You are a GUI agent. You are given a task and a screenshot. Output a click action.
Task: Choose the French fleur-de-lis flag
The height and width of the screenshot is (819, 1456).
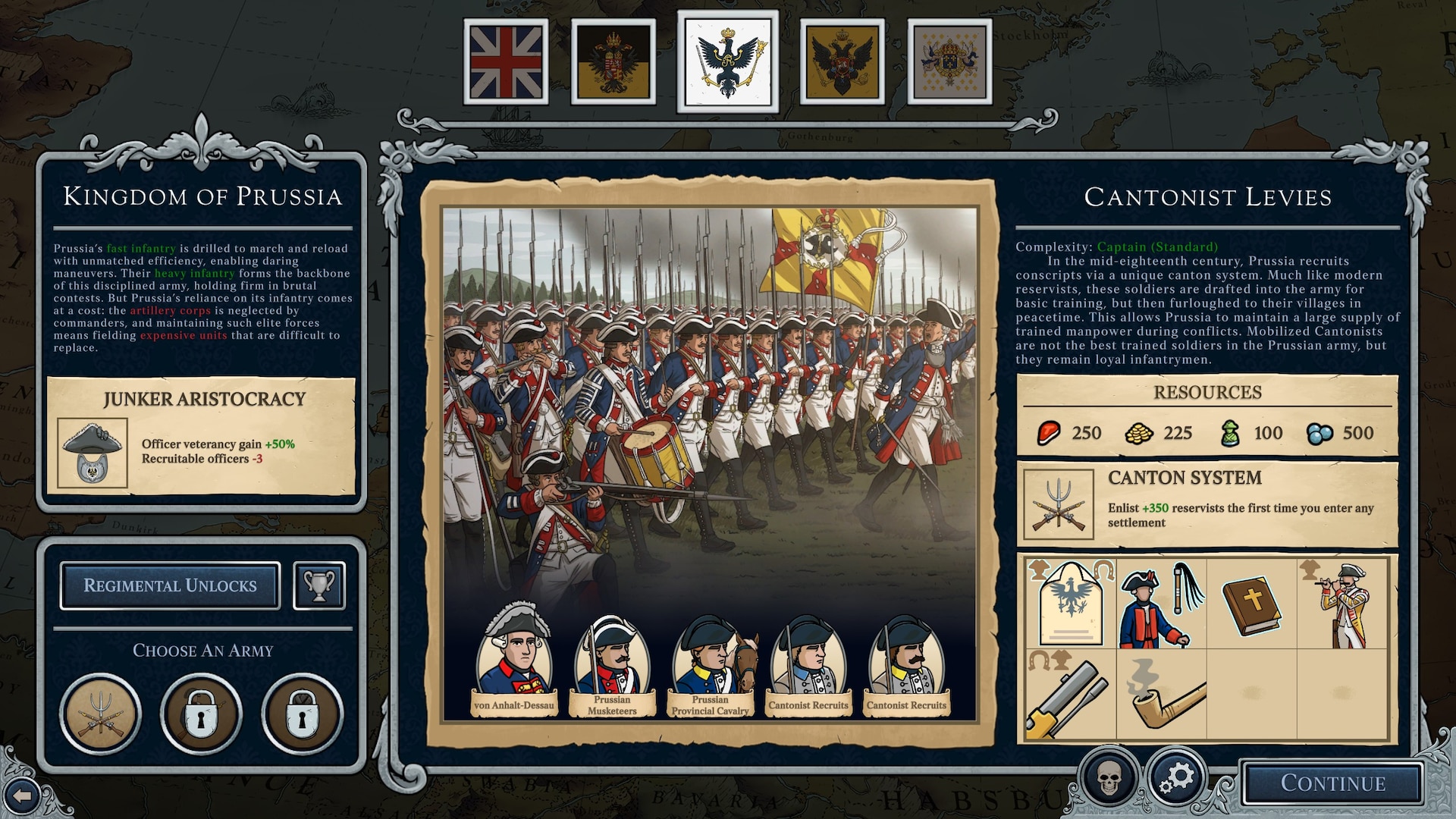(x=949, y=61)
